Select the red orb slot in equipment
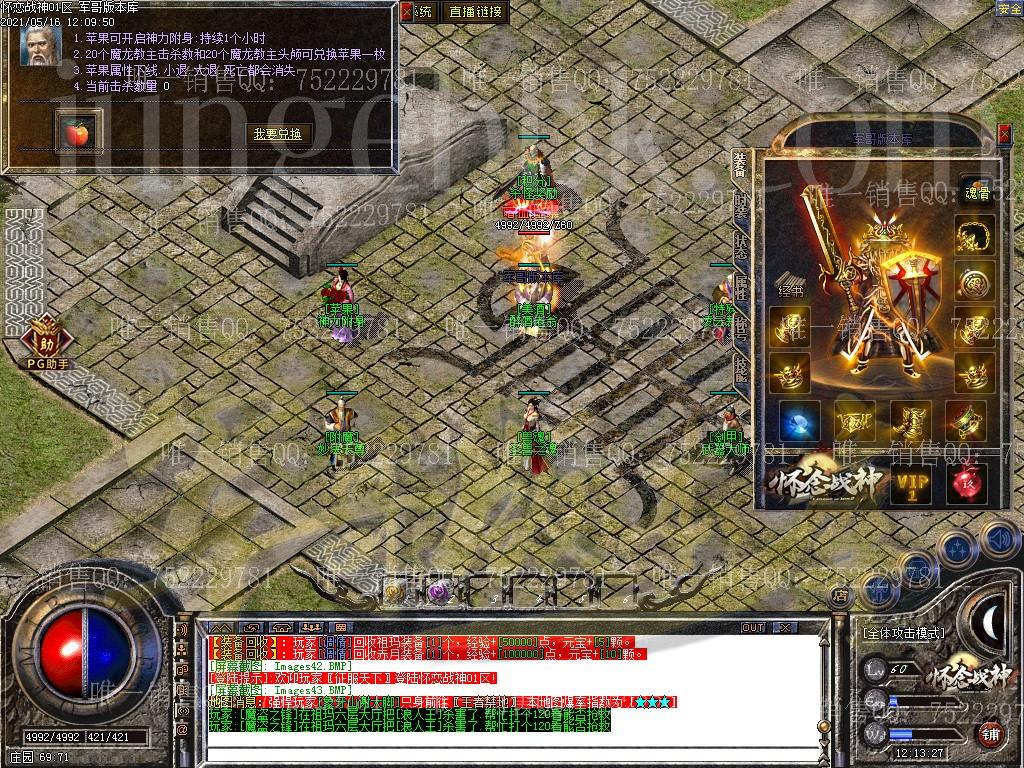 coord(967,483)
